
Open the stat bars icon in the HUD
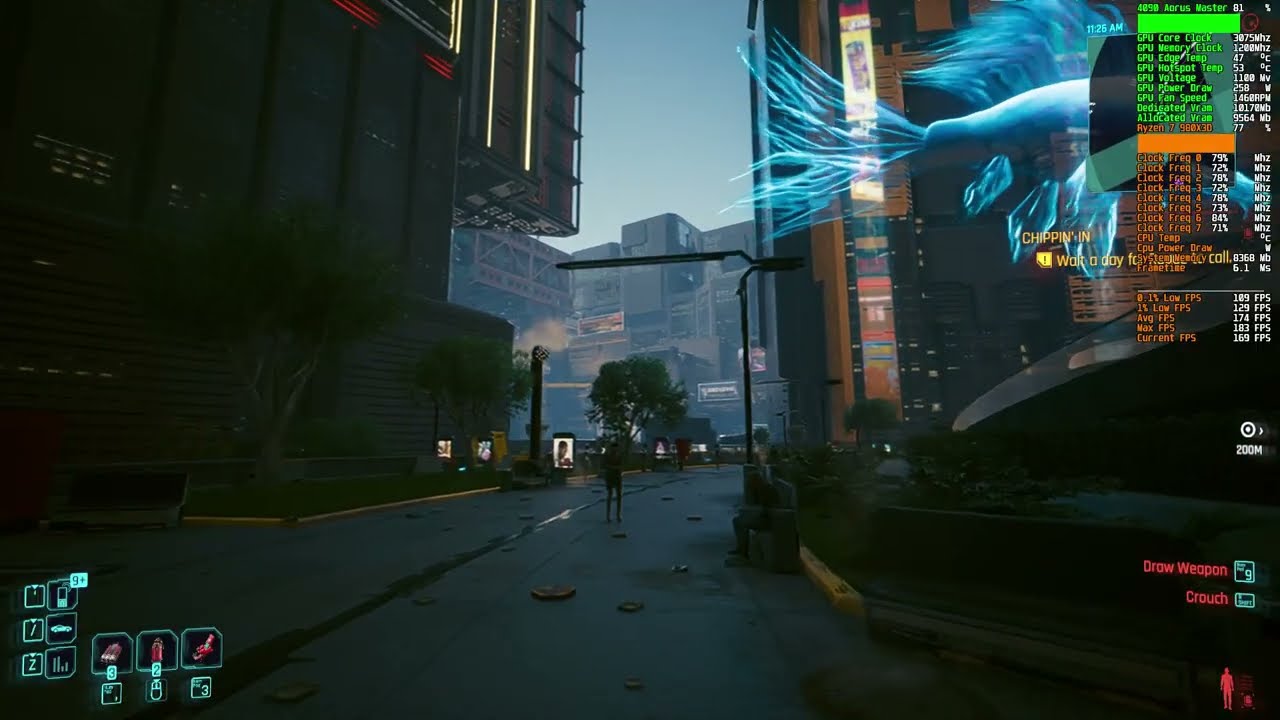[59, 662]
